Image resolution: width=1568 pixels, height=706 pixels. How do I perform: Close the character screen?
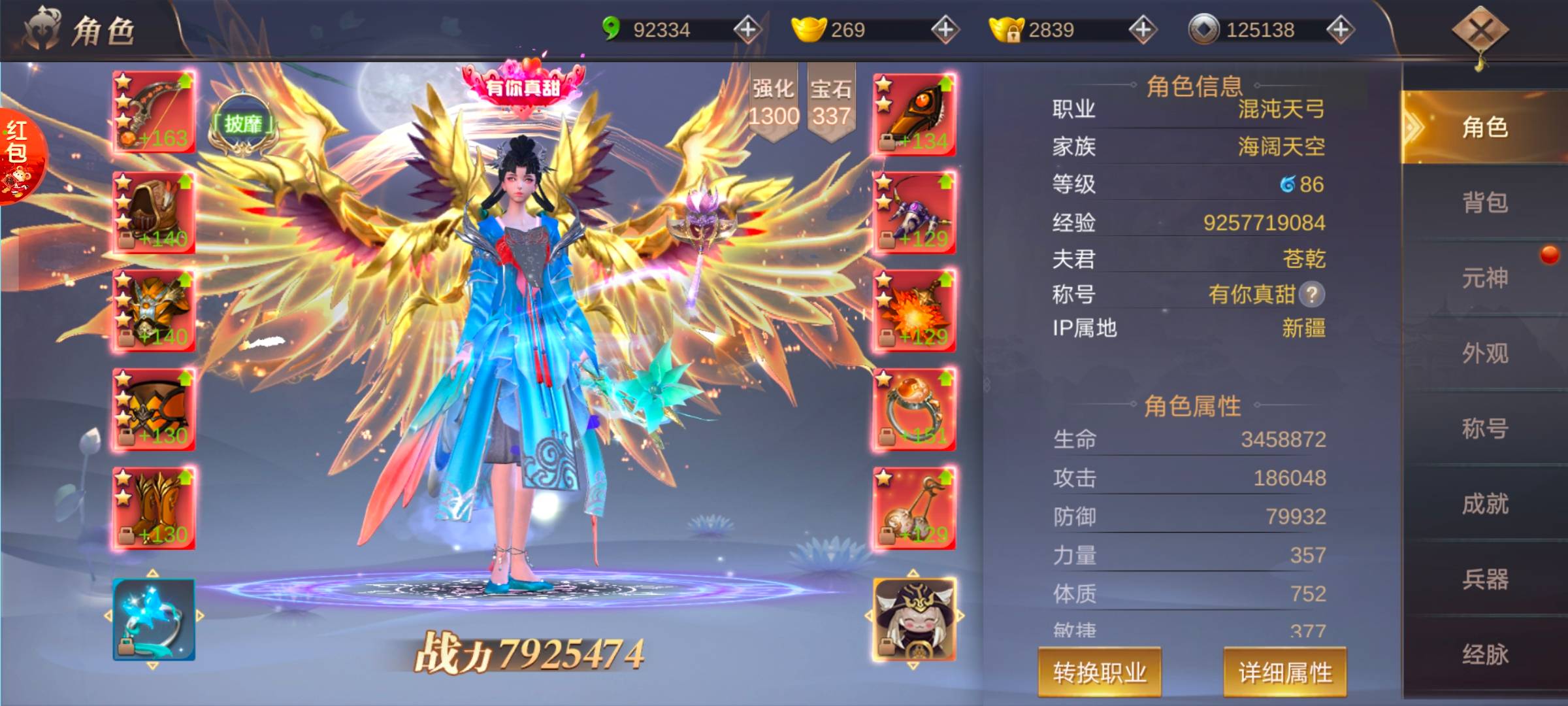[1480, 30]
